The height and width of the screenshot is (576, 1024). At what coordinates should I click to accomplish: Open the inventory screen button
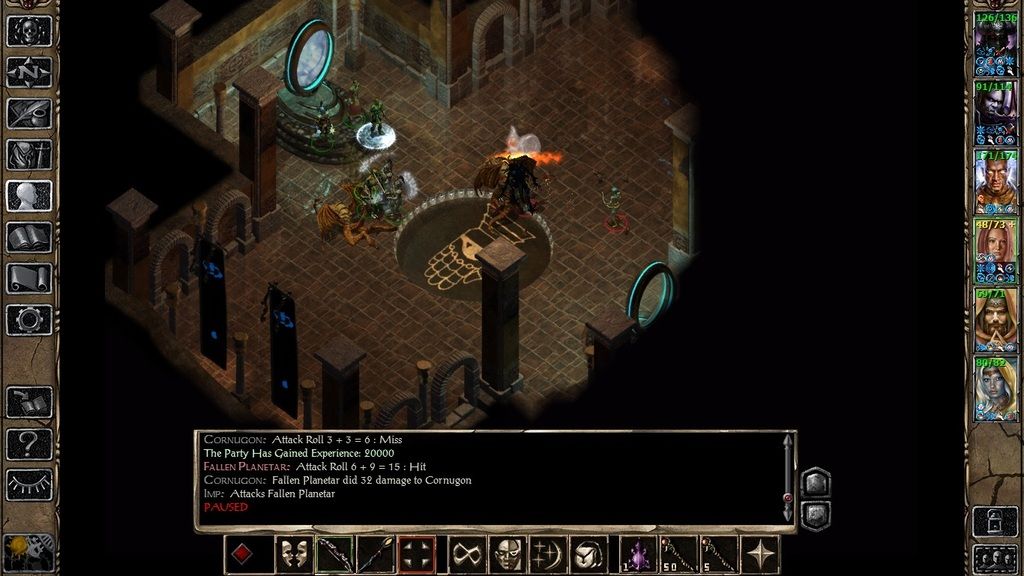coord(29,155)
